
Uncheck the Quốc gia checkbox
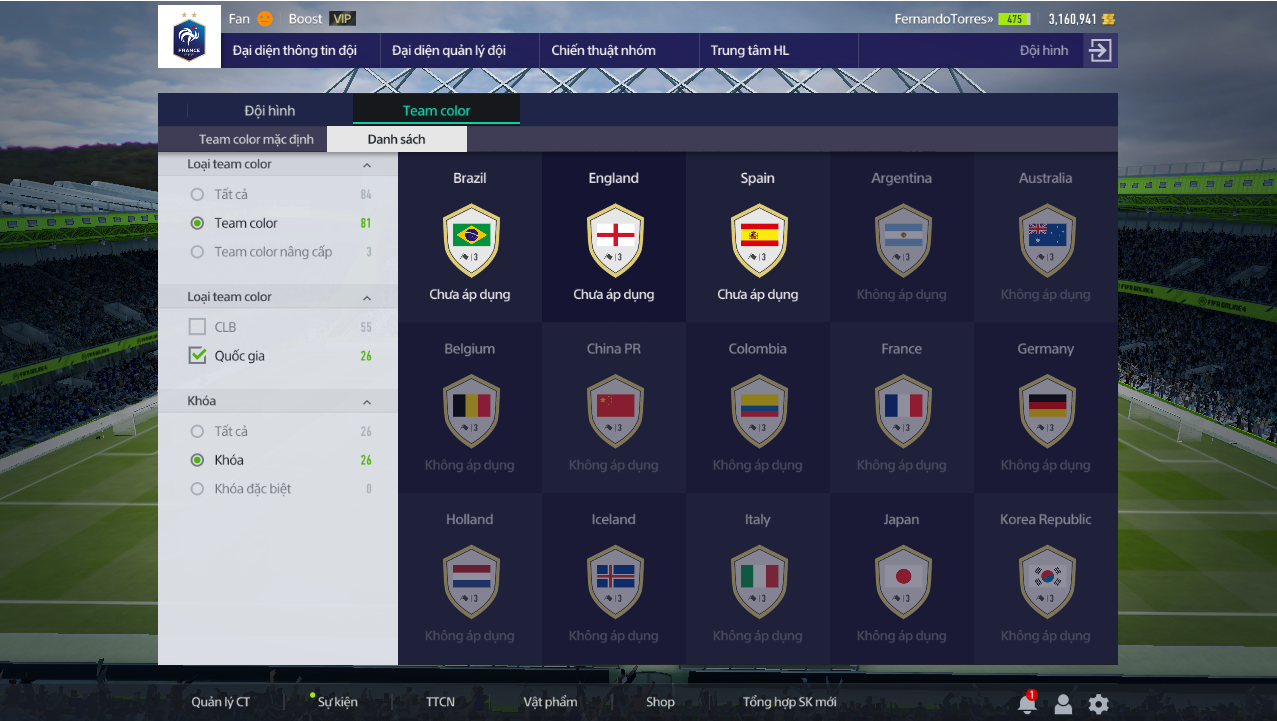(x=198, y=355)
